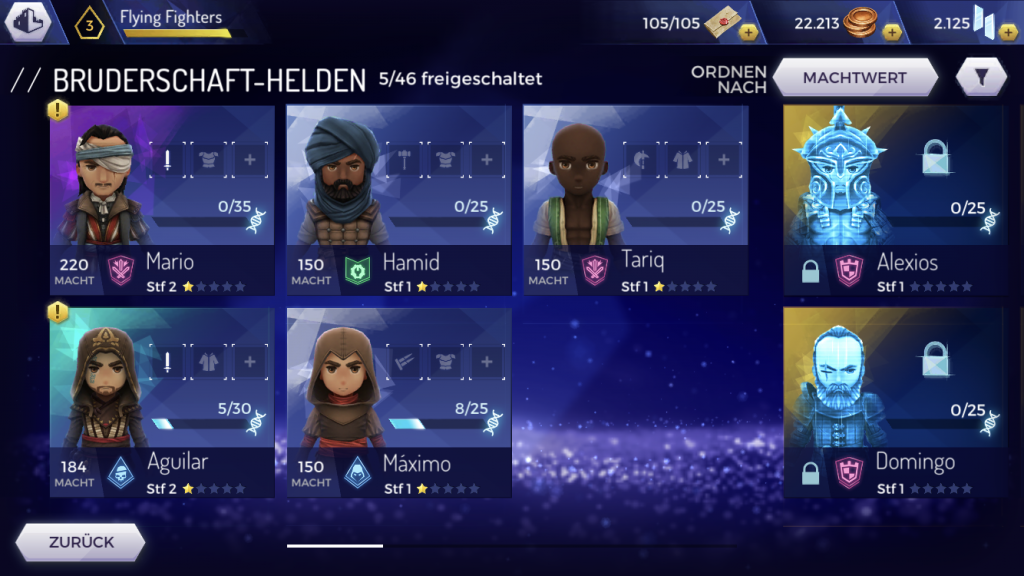Image resolution: width=1024 pixels, height=576 pixels.
Task: Open the Machtwert sort dropdown
Action: (x=854, y=77)
